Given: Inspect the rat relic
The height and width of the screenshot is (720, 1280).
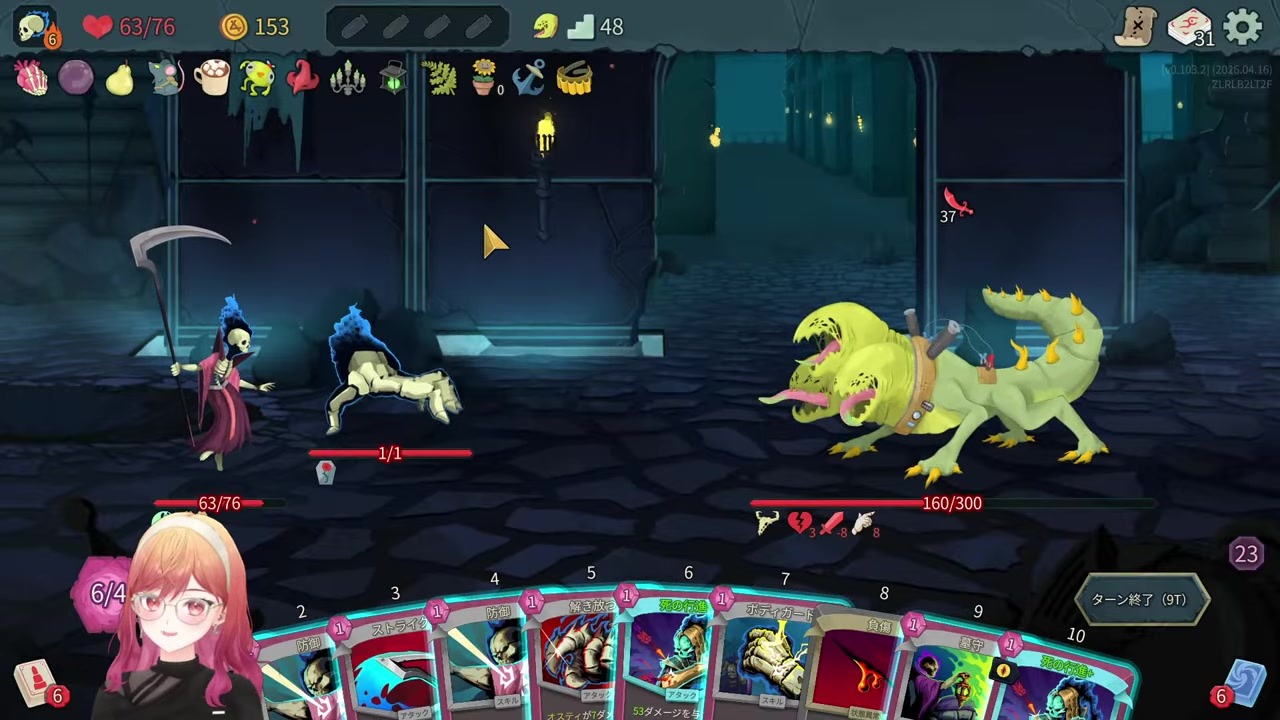Looking at the screenshot, I should 166,78.
